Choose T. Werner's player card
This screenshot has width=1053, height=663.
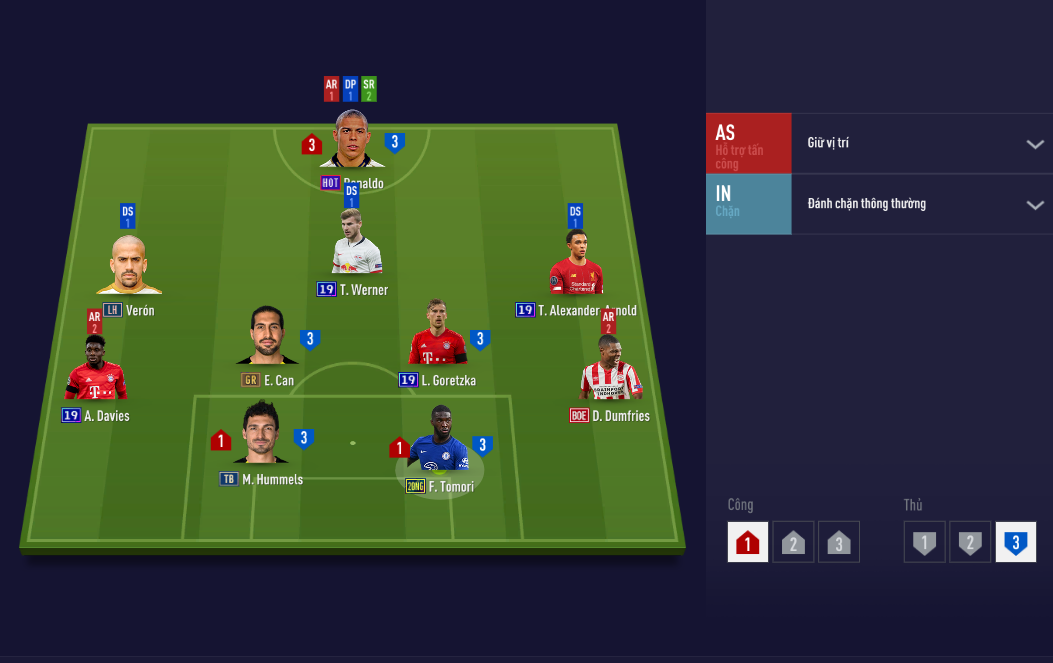(x=356, y=243)
